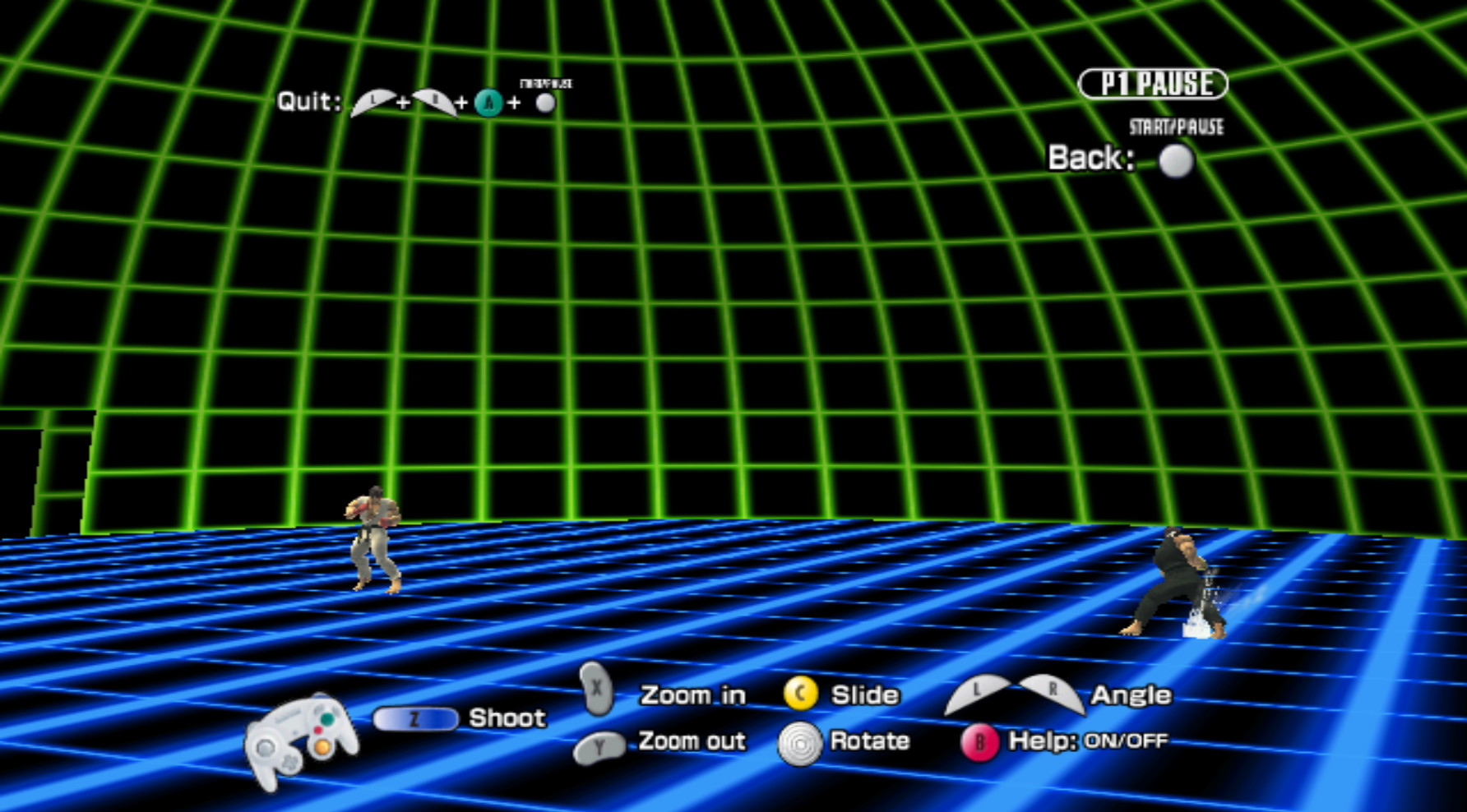Click the red B button icon beside Help
Viewport: 1467px width, 812px height.
tap(979, 741)
